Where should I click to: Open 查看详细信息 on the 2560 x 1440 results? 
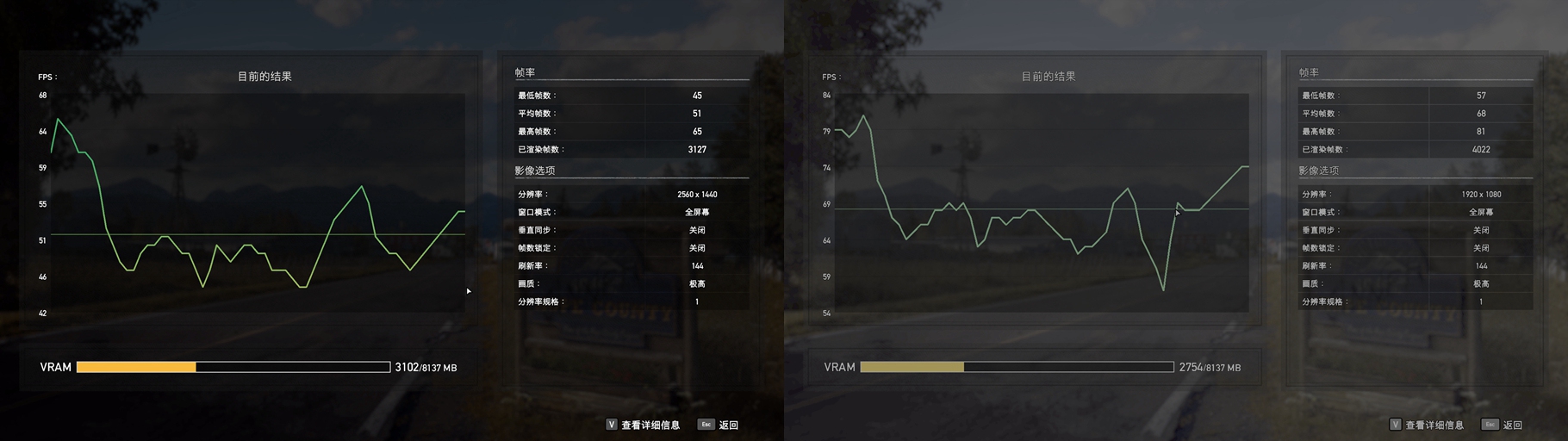click(x=644, y=425)
